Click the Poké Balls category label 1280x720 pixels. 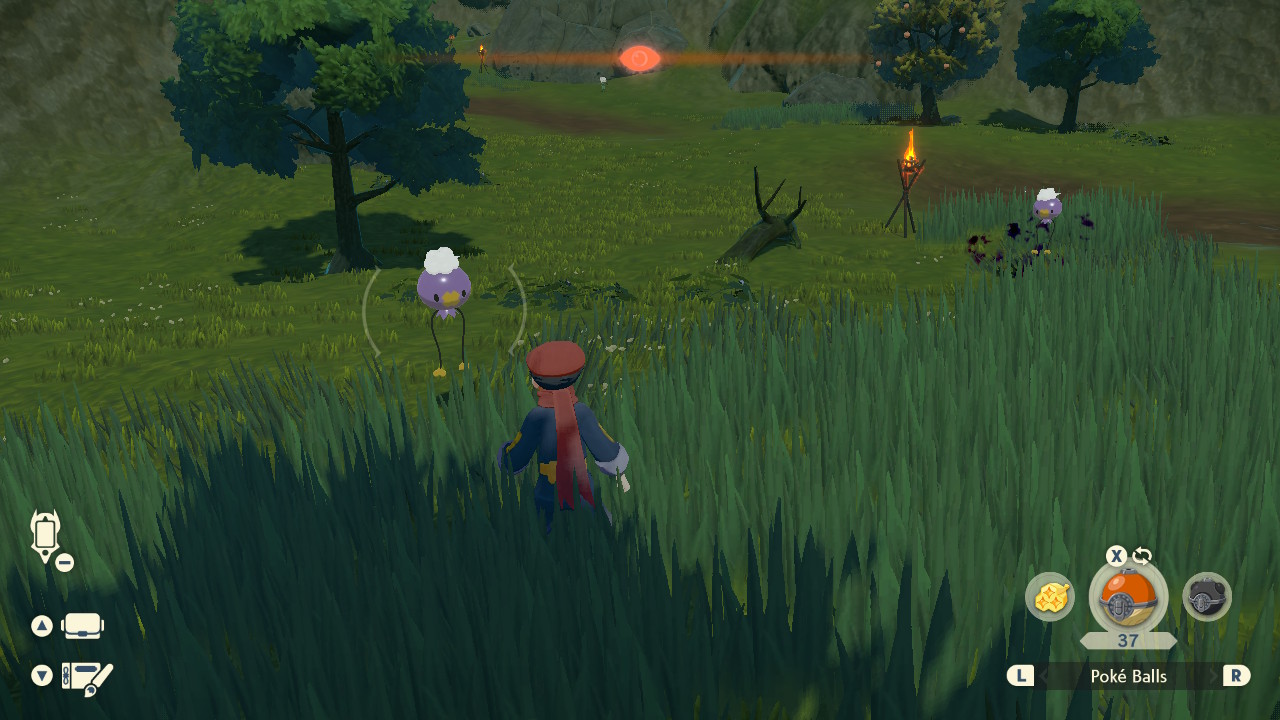pos(1128,677)
